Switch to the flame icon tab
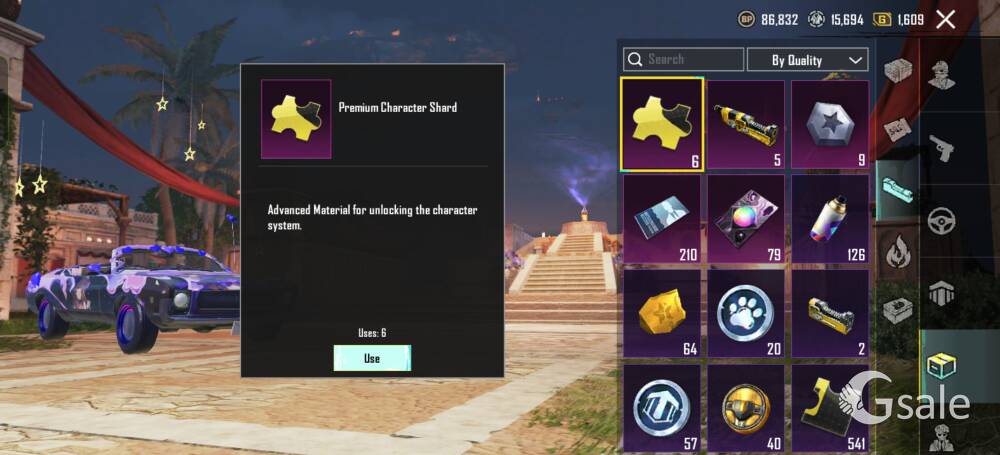 (897, 248)
